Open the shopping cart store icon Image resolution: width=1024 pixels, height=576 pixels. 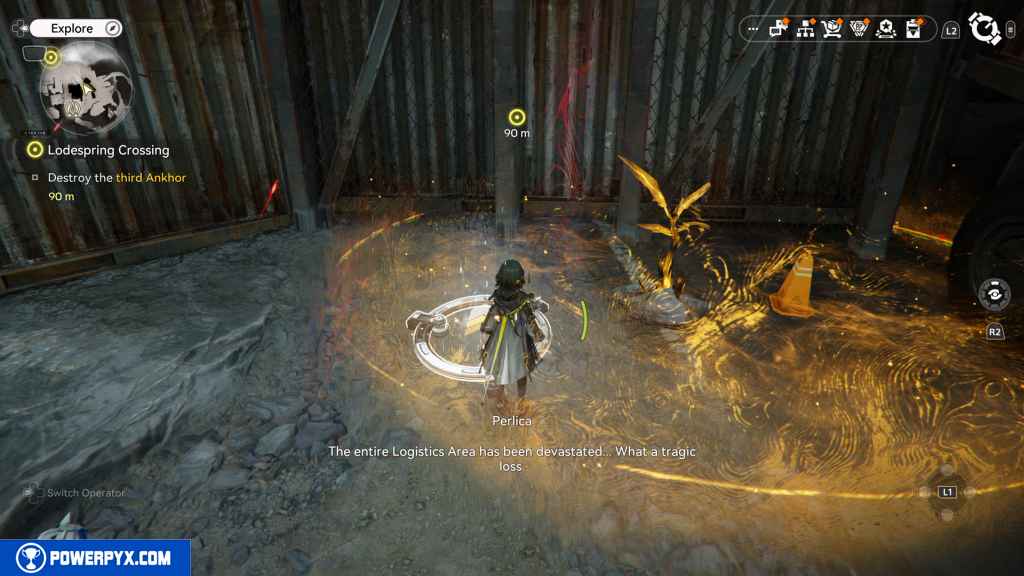[x=832, y=29]
